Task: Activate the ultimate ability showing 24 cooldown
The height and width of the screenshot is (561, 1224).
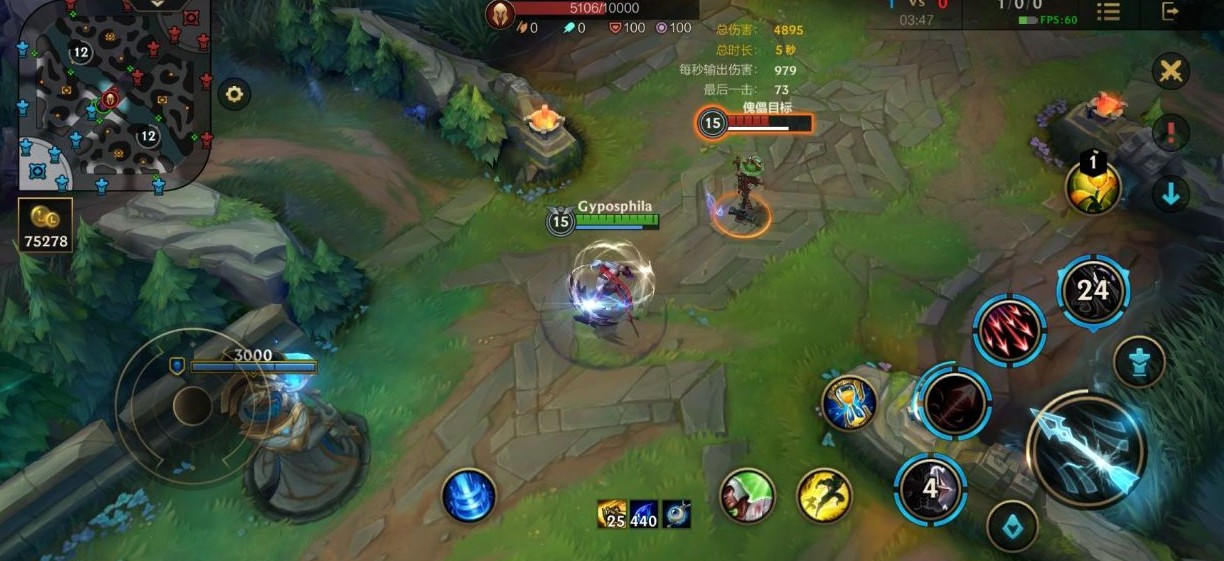Action: 1092,291
